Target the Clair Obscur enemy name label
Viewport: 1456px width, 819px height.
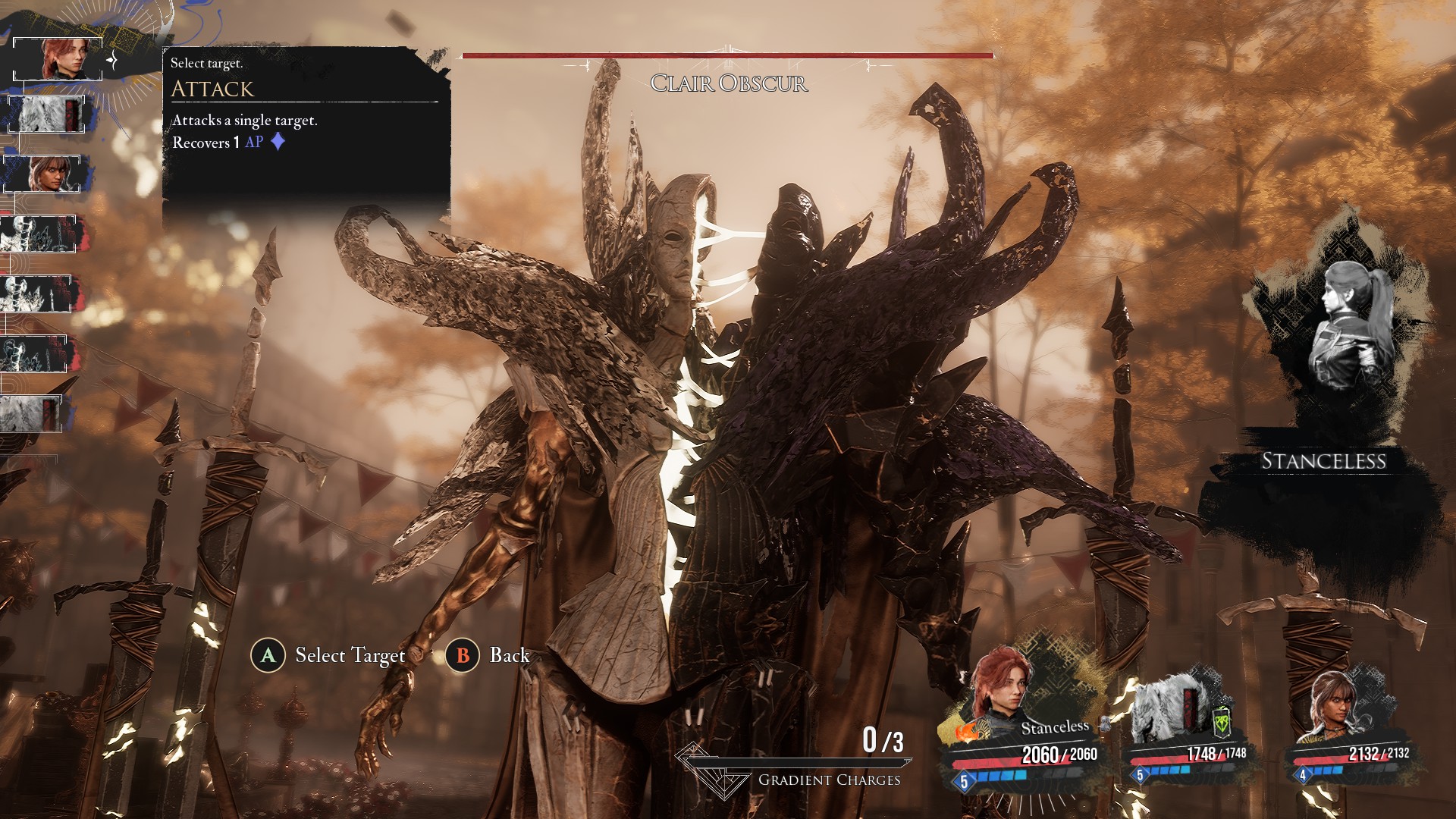pyautogui.click(x=729, y=83)
